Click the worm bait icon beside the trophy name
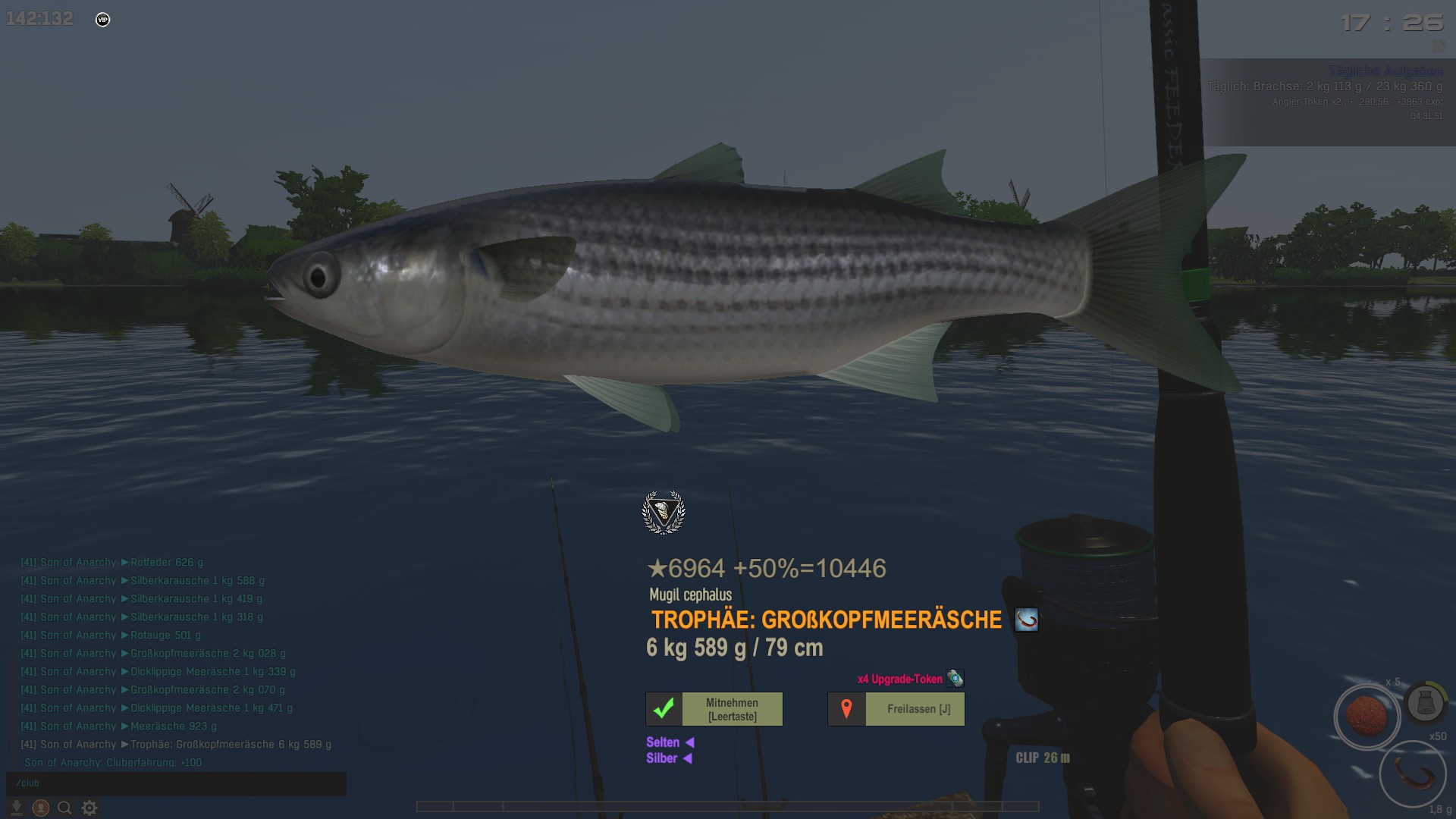 click(x=1026, y=620)
